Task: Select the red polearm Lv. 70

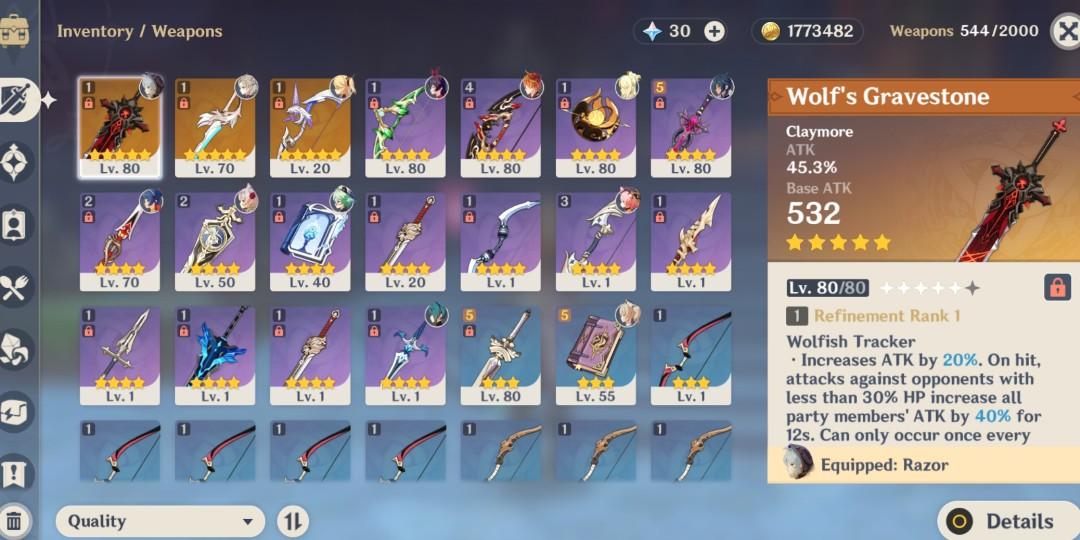Action: pyautogui.click(x=120, y=241)
